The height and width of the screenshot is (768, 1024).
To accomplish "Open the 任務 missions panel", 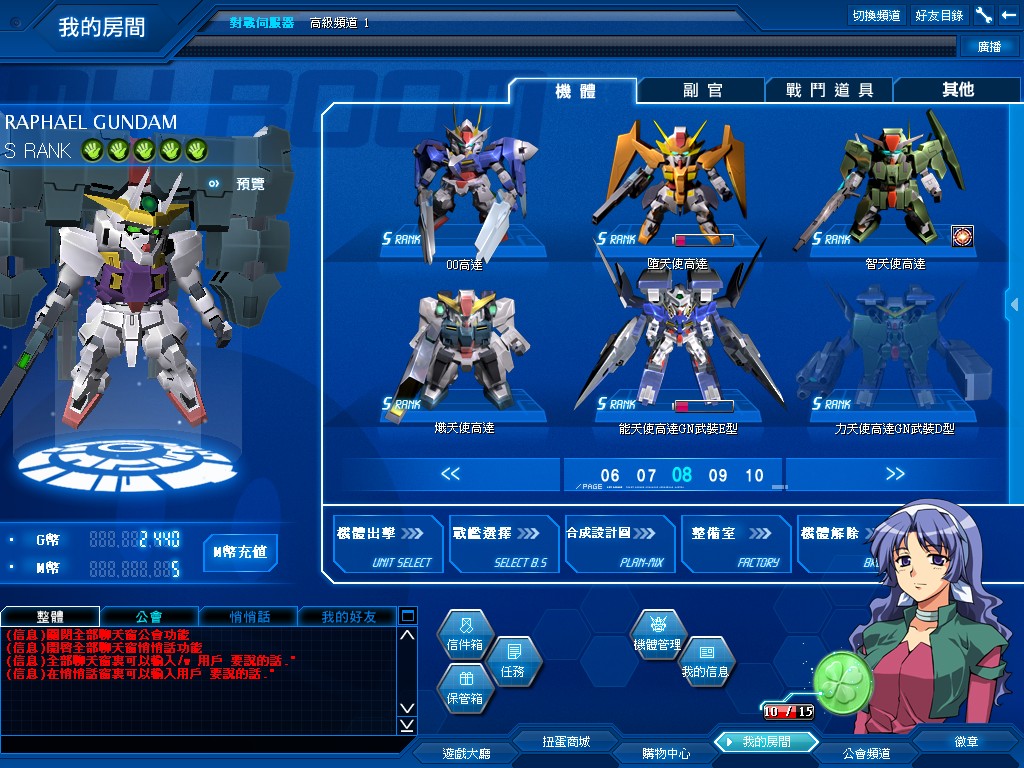I will point(512,662).
